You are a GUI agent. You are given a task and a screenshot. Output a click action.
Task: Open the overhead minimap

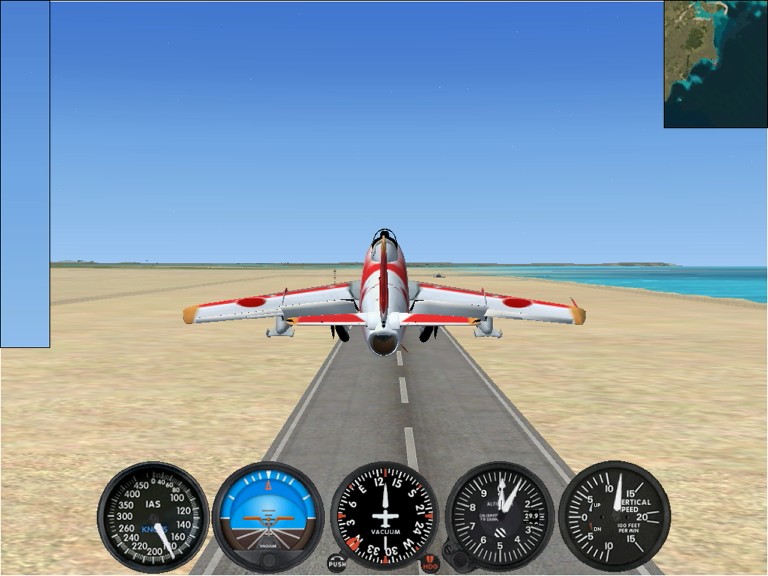point(715,64)
